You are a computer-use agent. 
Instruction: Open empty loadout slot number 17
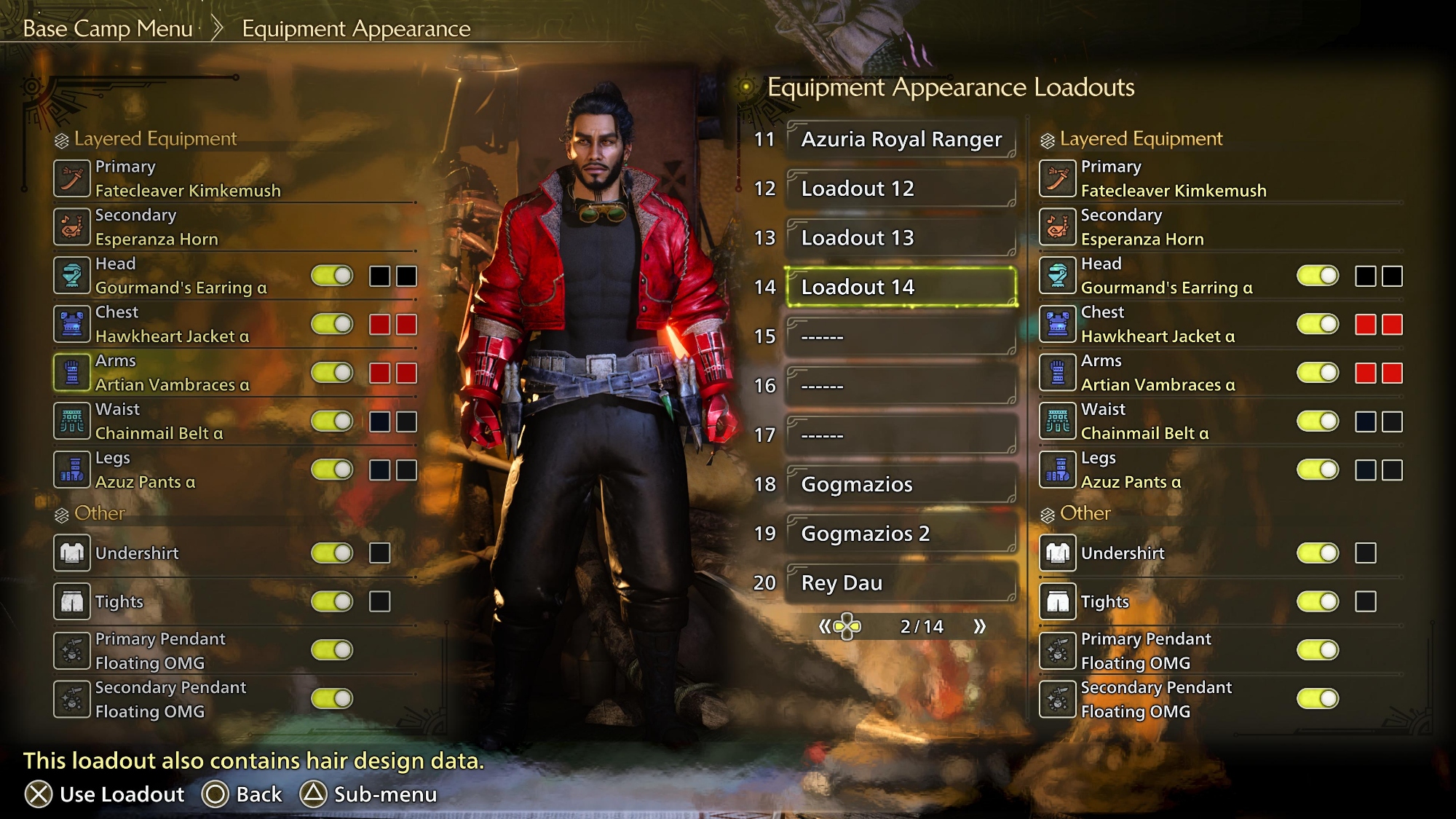pos(901,435)
